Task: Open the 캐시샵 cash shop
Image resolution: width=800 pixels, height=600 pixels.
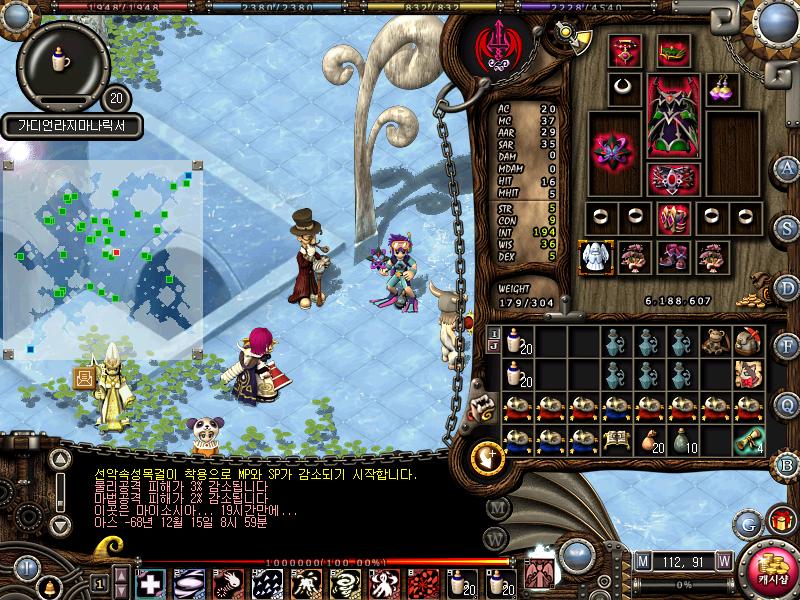Action: (770, 573)
